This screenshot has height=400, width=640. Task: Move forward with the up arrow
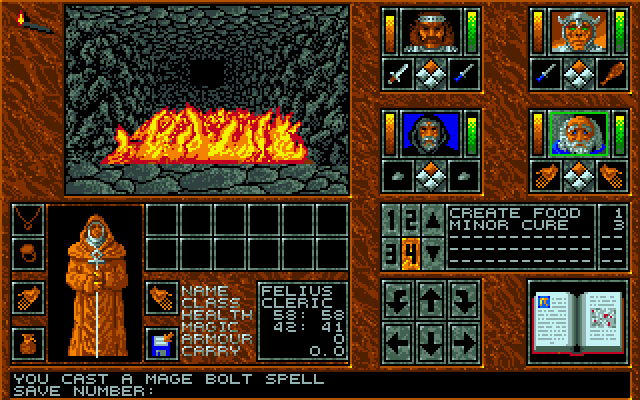pyautogui.click(x=431, y=298)
